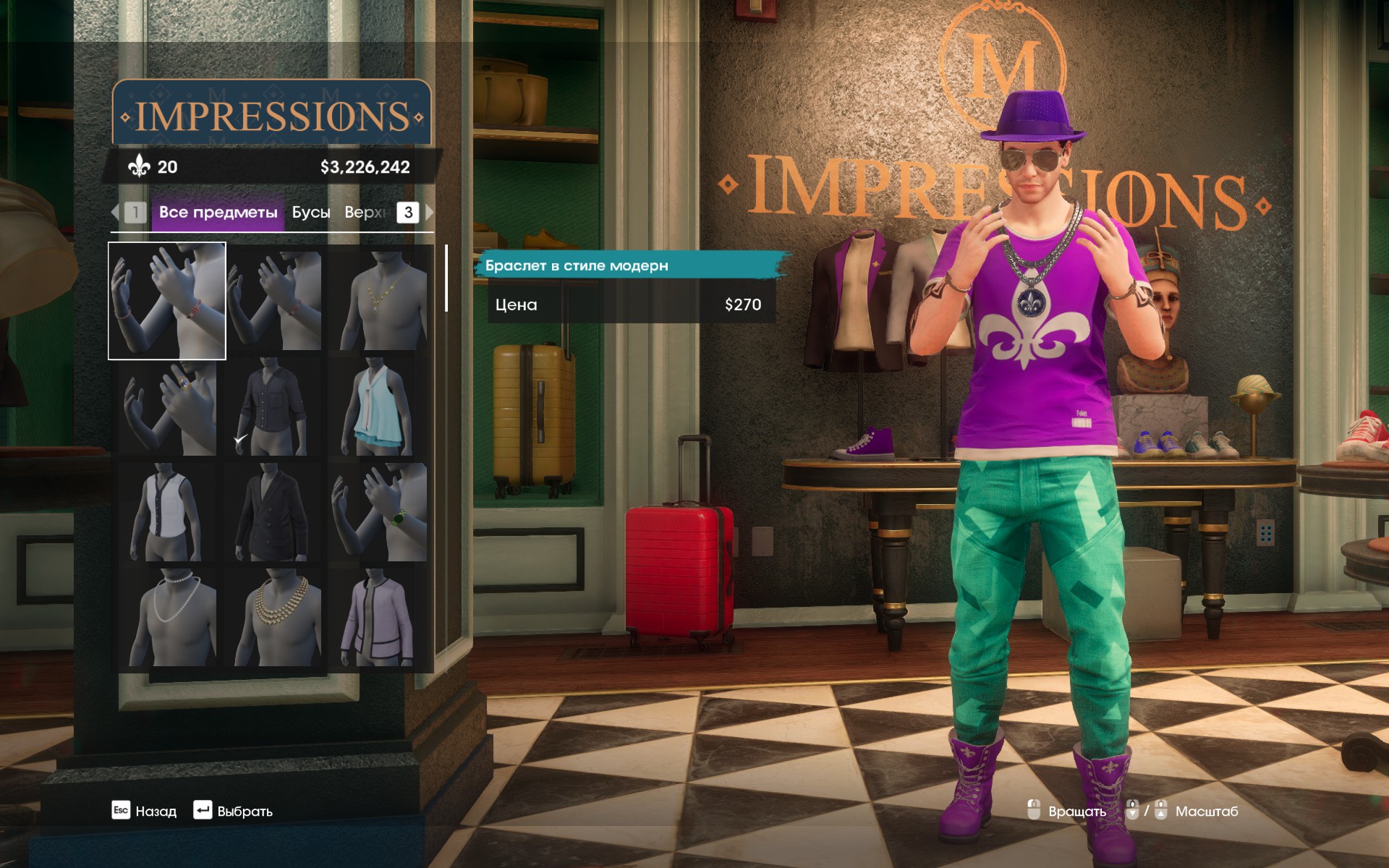Switch to the partially visible Верх tab
Screen dimensions: 1389x868
[365, 213]
